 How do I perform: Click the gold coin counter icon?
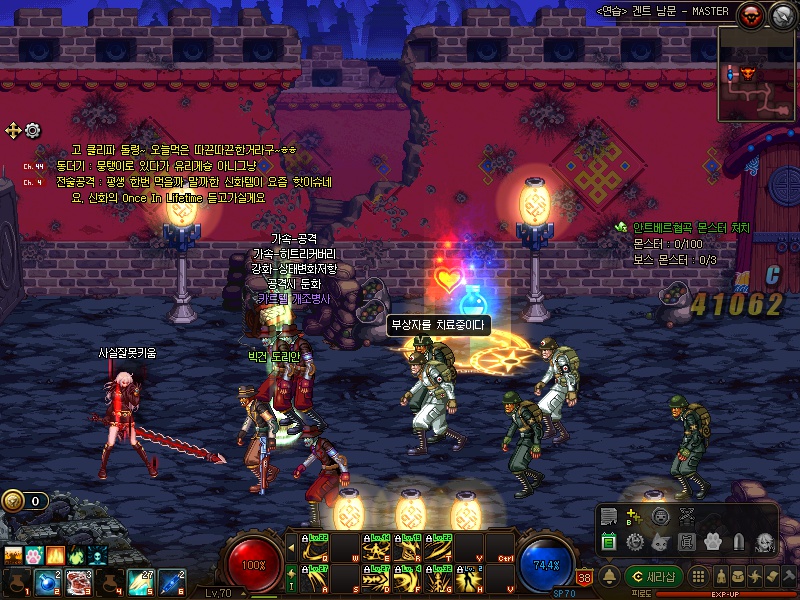(x=12, y=501)
